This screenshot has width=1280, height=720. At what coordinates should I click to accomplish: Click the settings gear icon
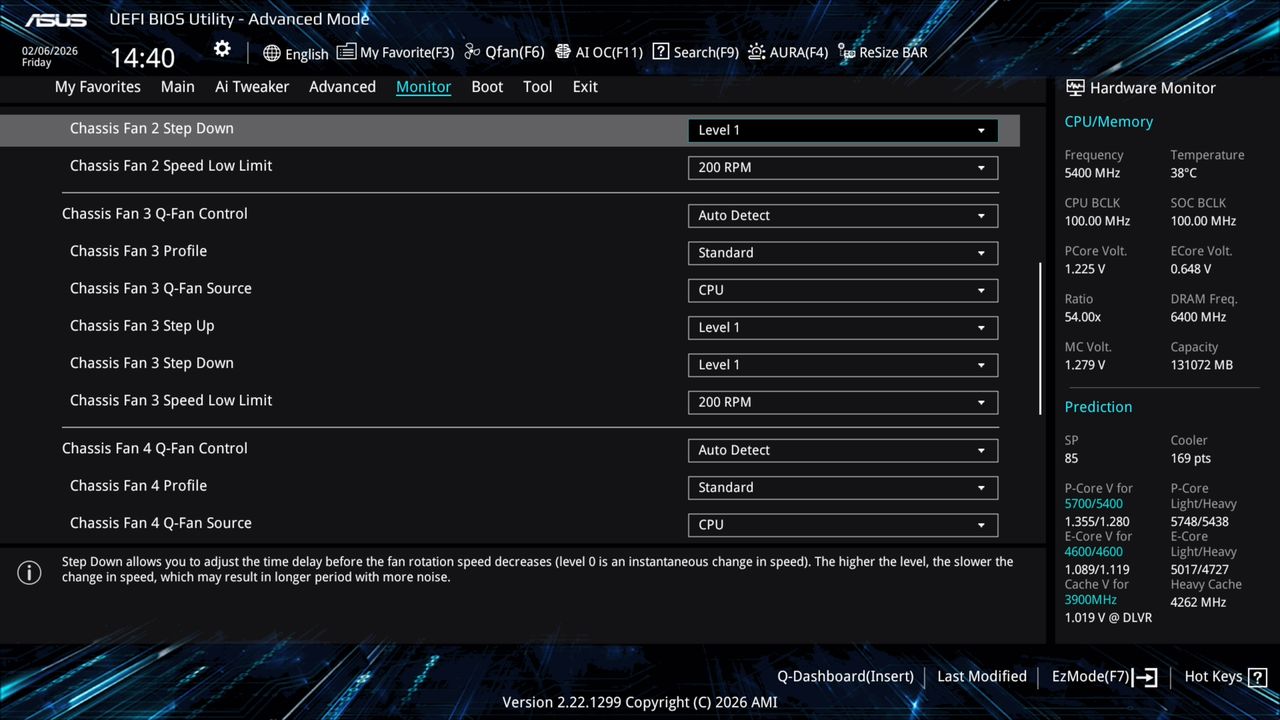[x=221, y=48]
